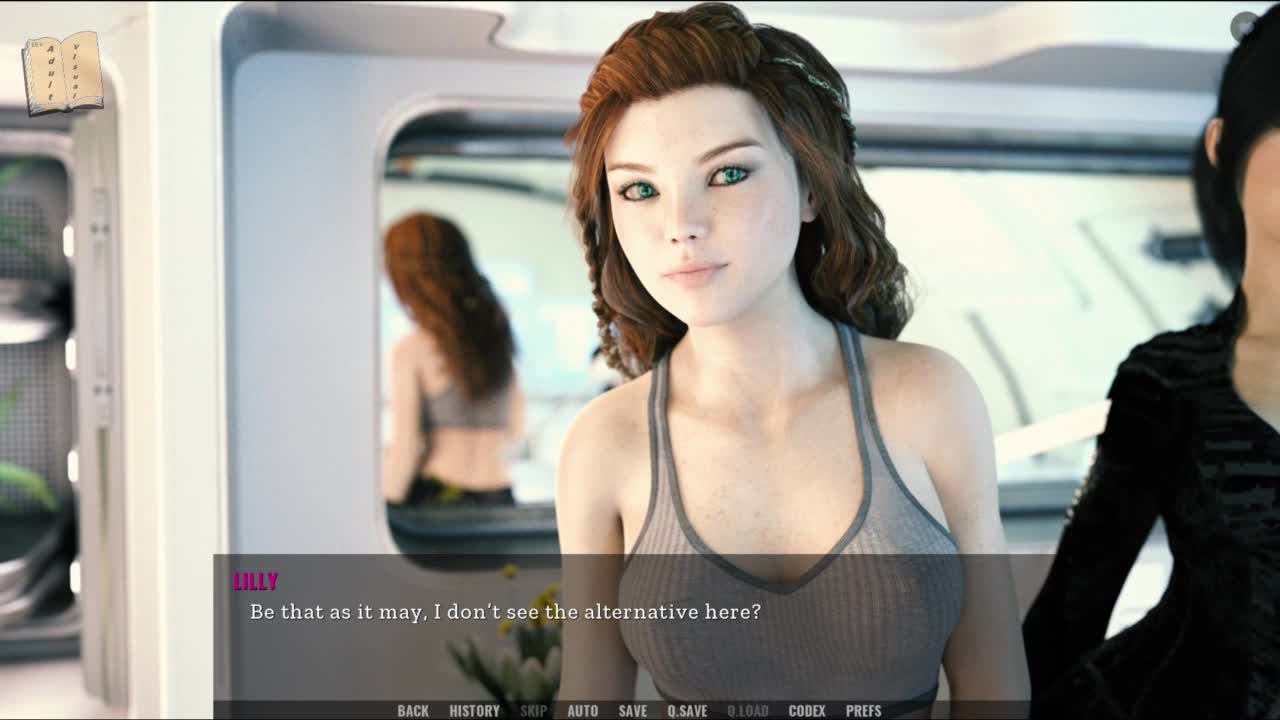Toggle AUTO advance mode
This screenshot has height=720, width=1280.
point(582,711)
